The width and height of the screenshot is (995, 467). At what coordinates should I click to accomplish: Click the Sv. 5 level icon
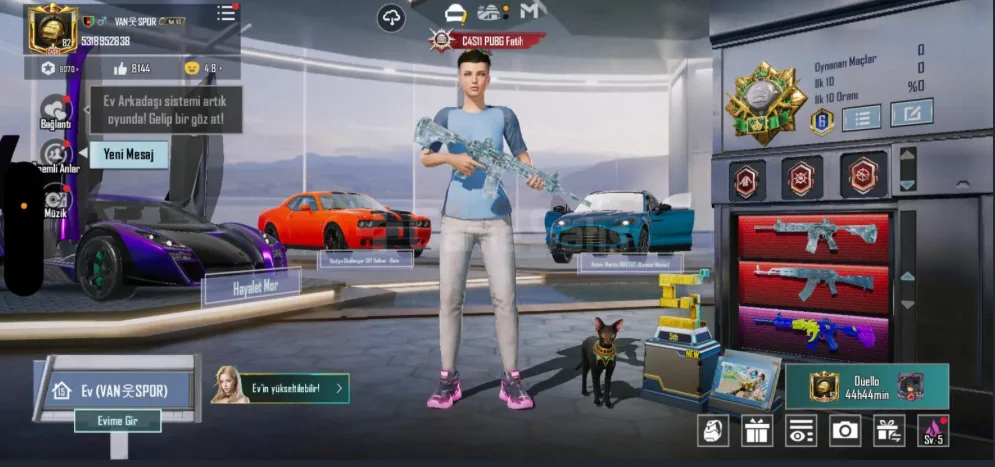point(932,430)
